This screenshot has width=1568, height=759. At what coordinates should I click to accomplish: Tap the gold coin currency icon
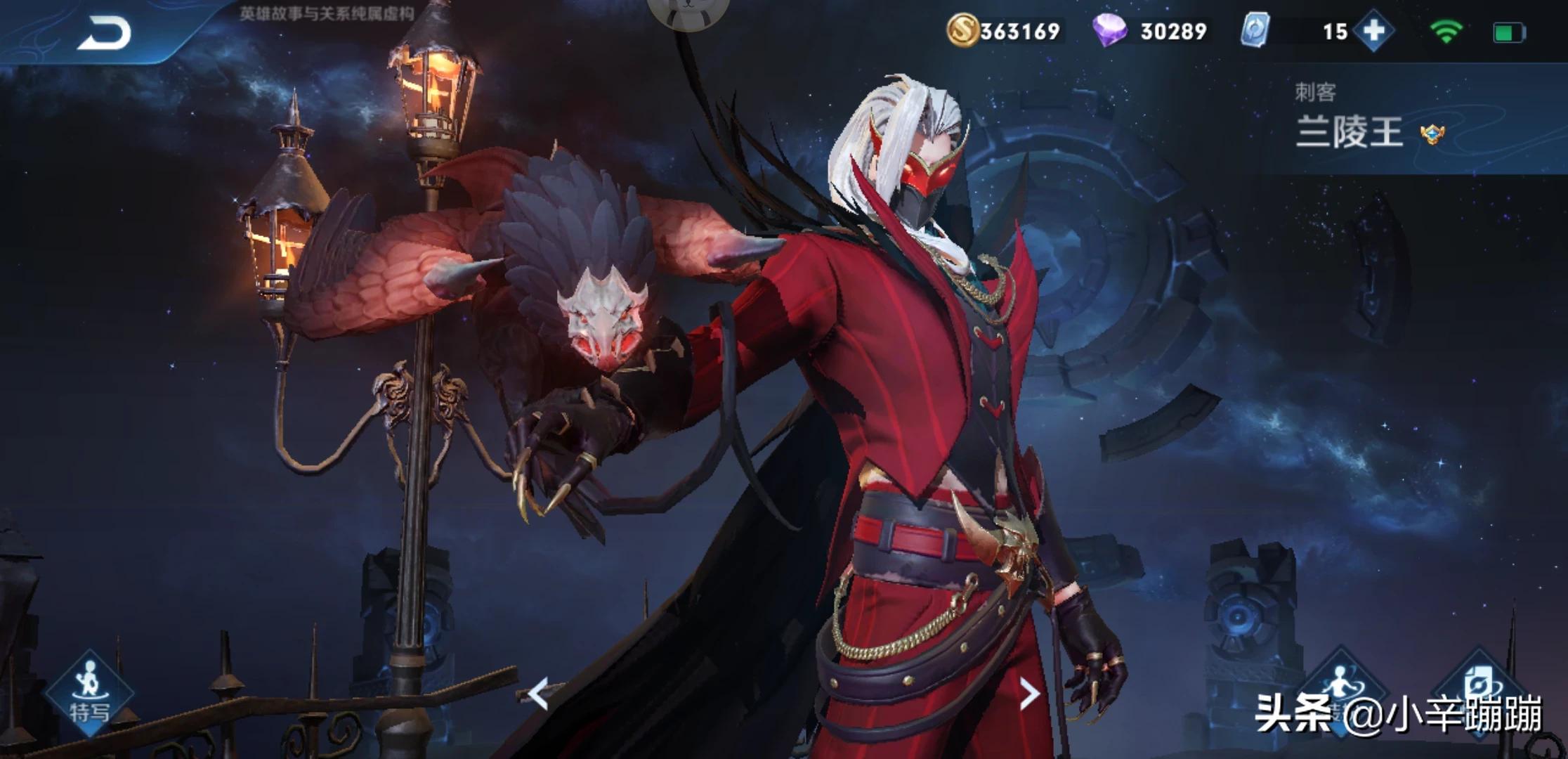[x=962, y=31]
